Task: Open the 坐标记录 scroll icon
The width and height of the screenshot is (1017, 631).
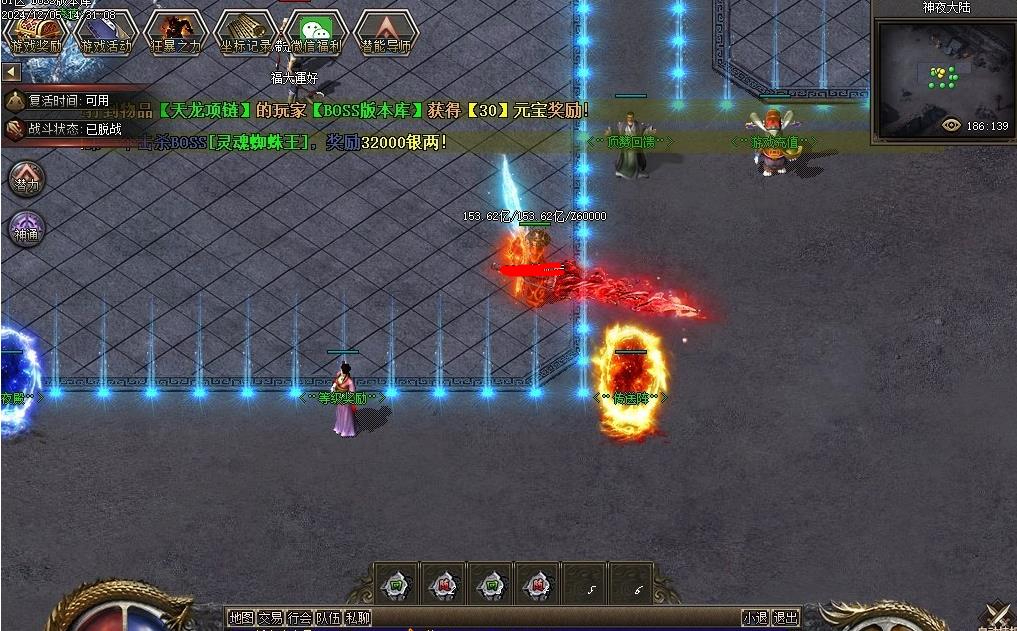Action: [x=245, y=32]
